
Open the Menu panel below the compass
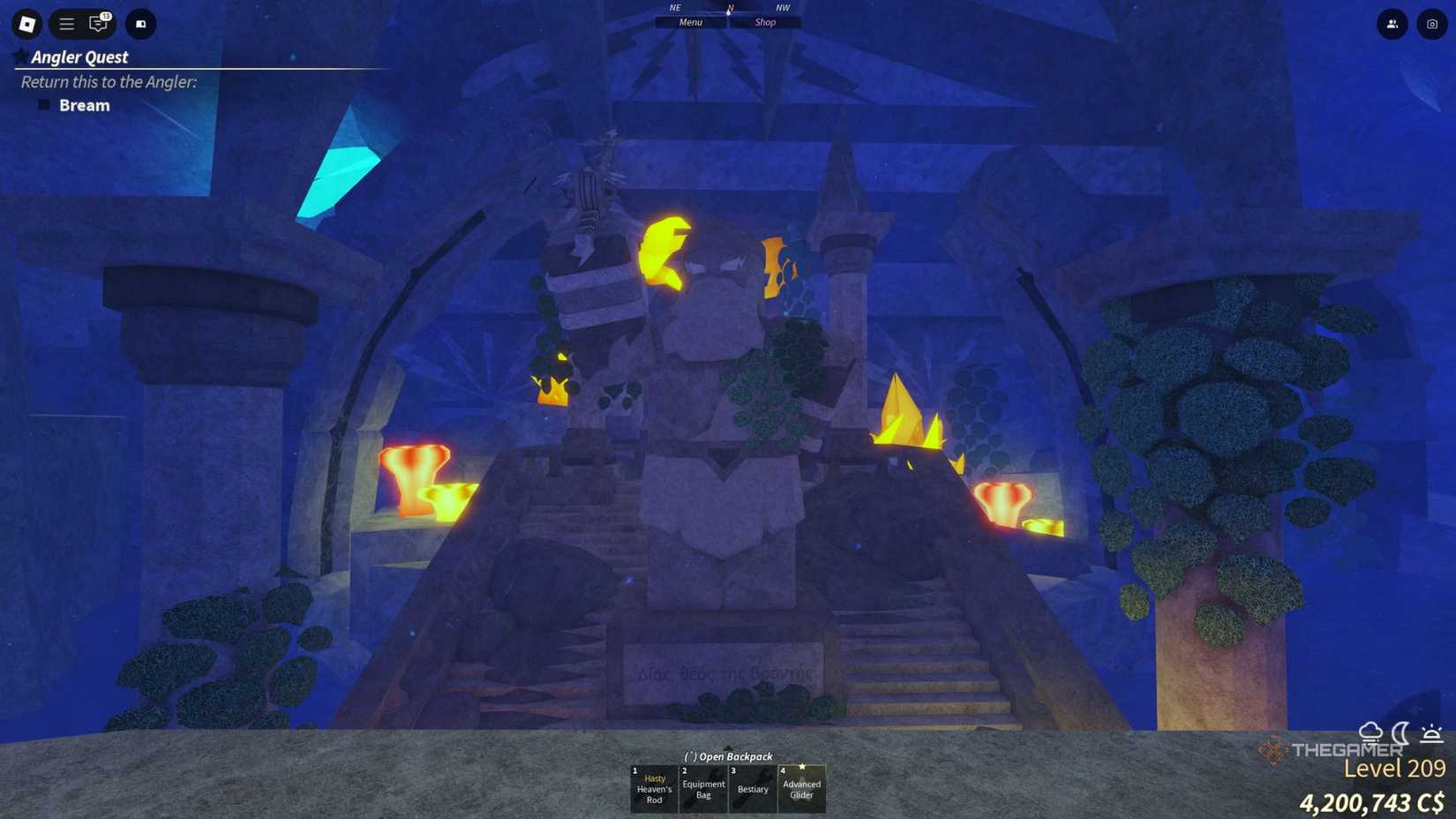(690, 22)
